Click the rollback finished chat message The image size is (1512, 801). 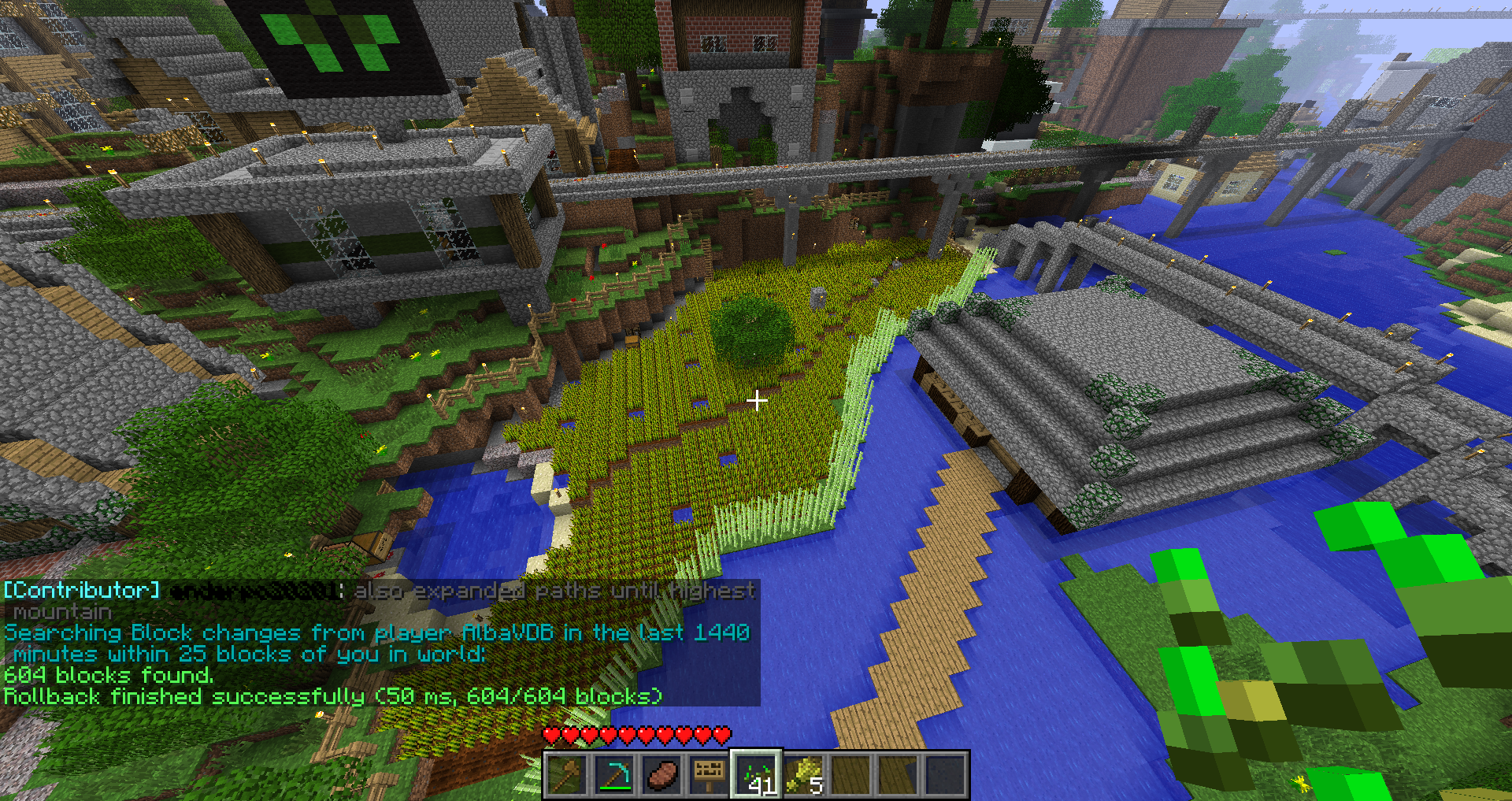coord(332,696)
